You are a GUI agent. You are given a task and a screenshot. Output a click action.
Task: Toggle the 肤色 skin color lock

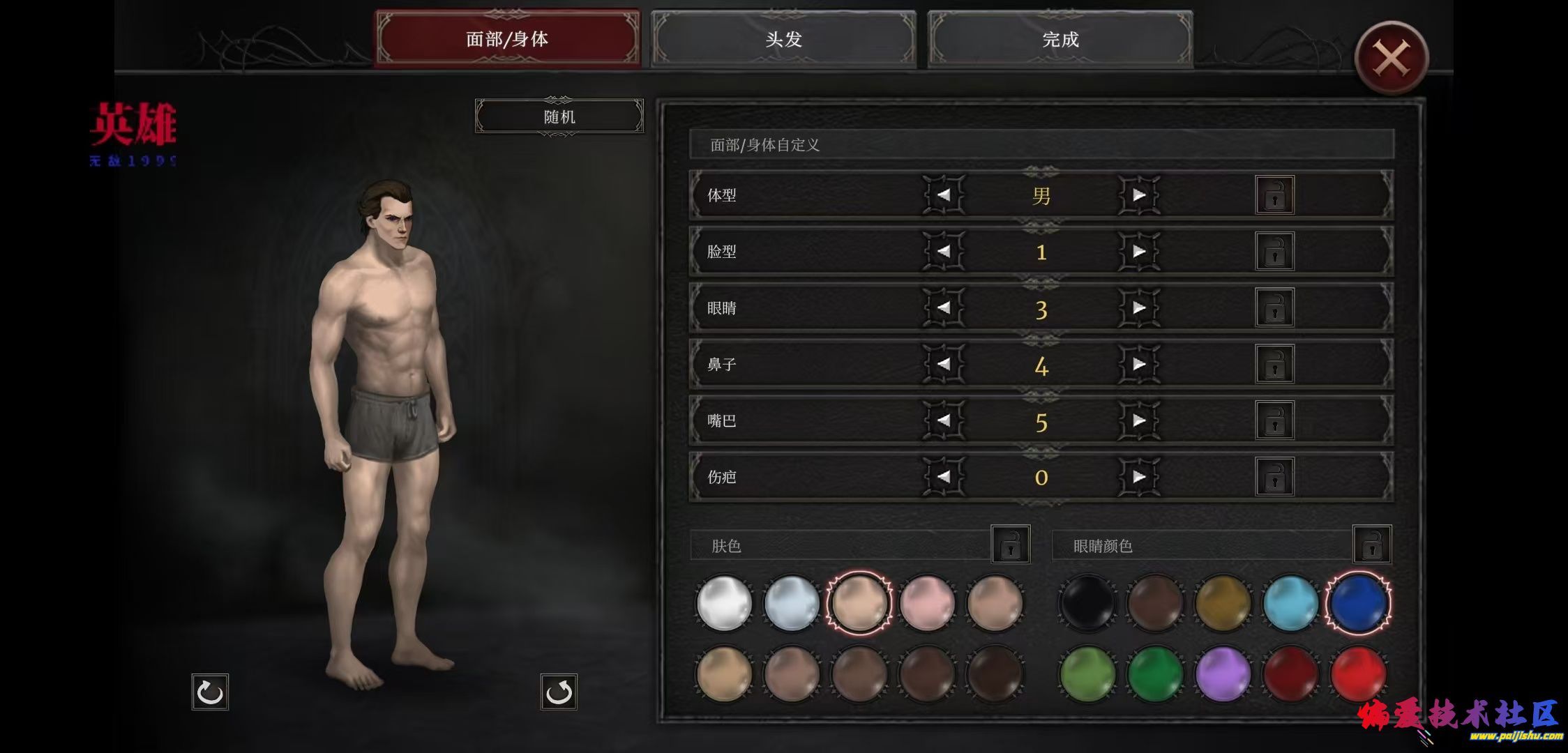click(1010, 545)
